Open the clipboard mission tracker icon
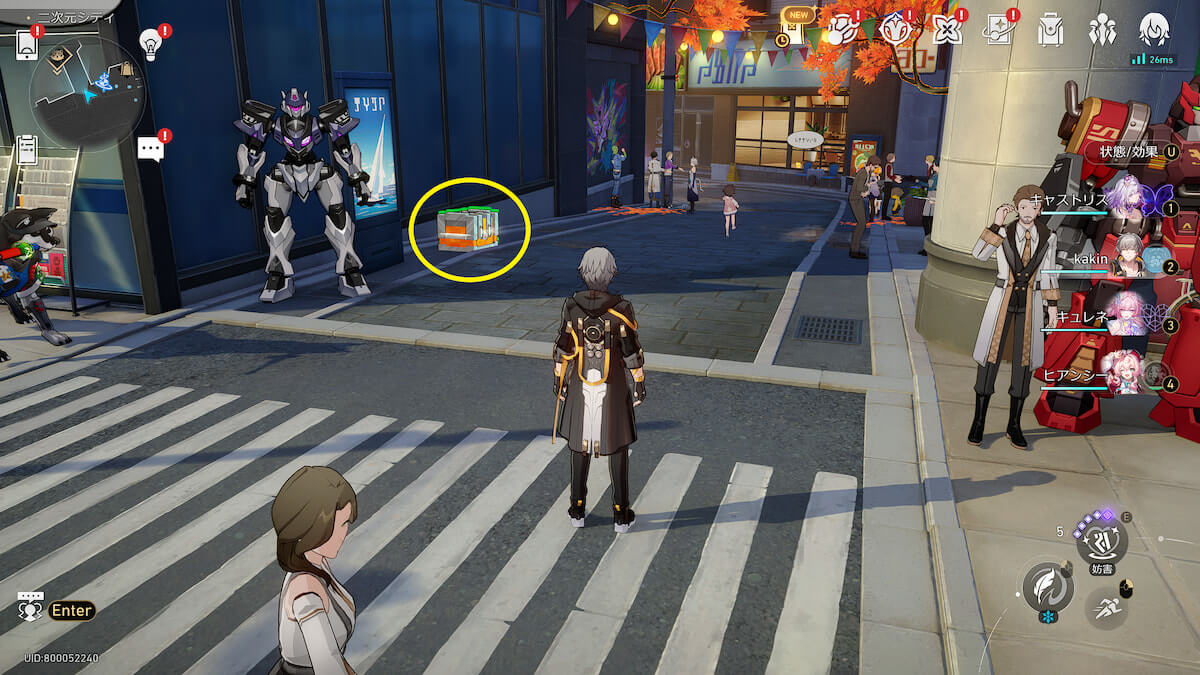The height and width of the screenshot is (675, 1200). pos(27,150)
